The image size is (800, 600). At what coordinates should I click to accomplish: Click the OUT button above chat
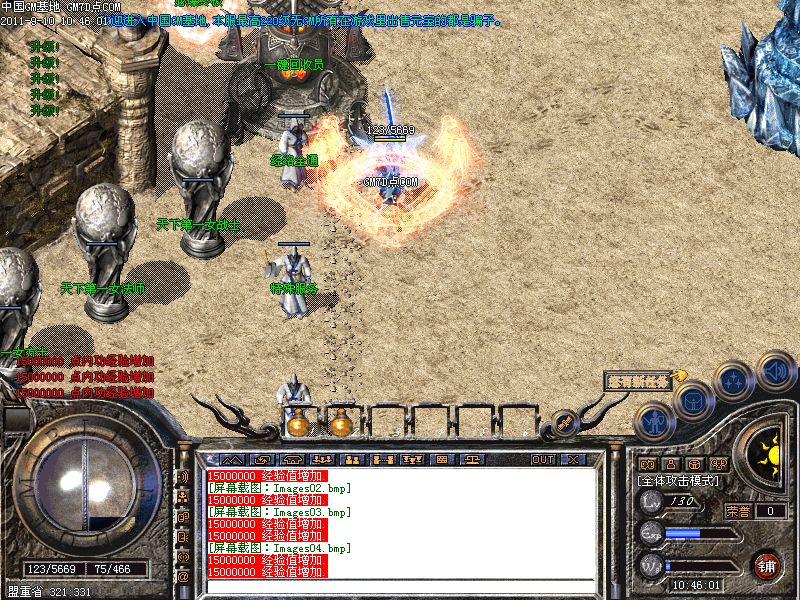coord(543,459)
